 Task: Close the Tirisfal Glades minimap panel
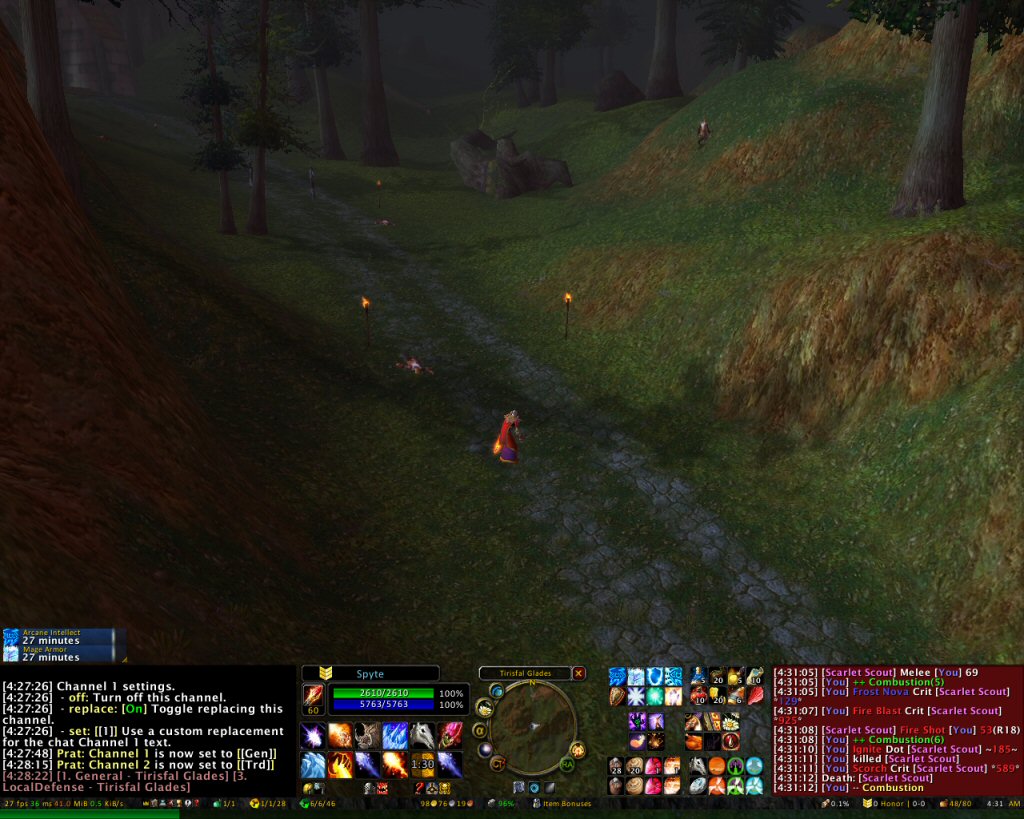pos(578,673)
